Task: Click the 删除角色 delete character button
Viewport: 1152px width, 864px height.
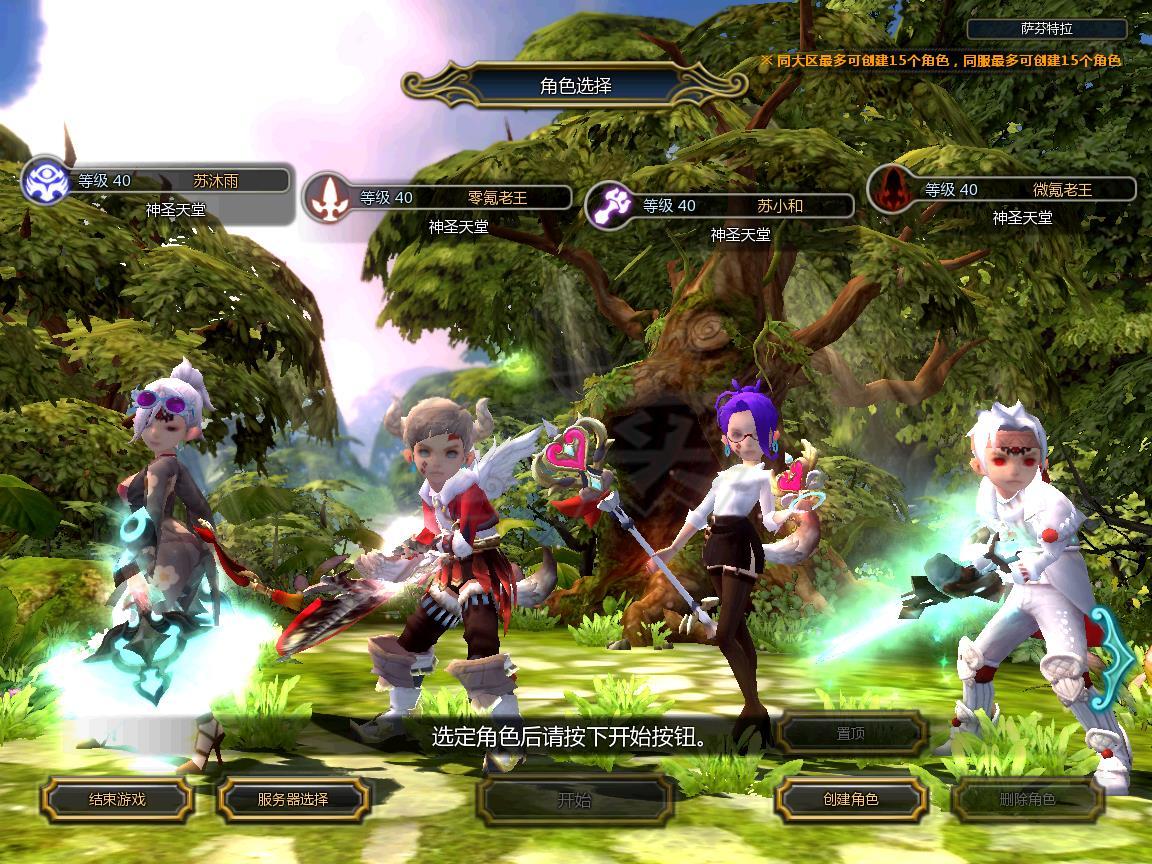Action: (x=1028, y=799)
